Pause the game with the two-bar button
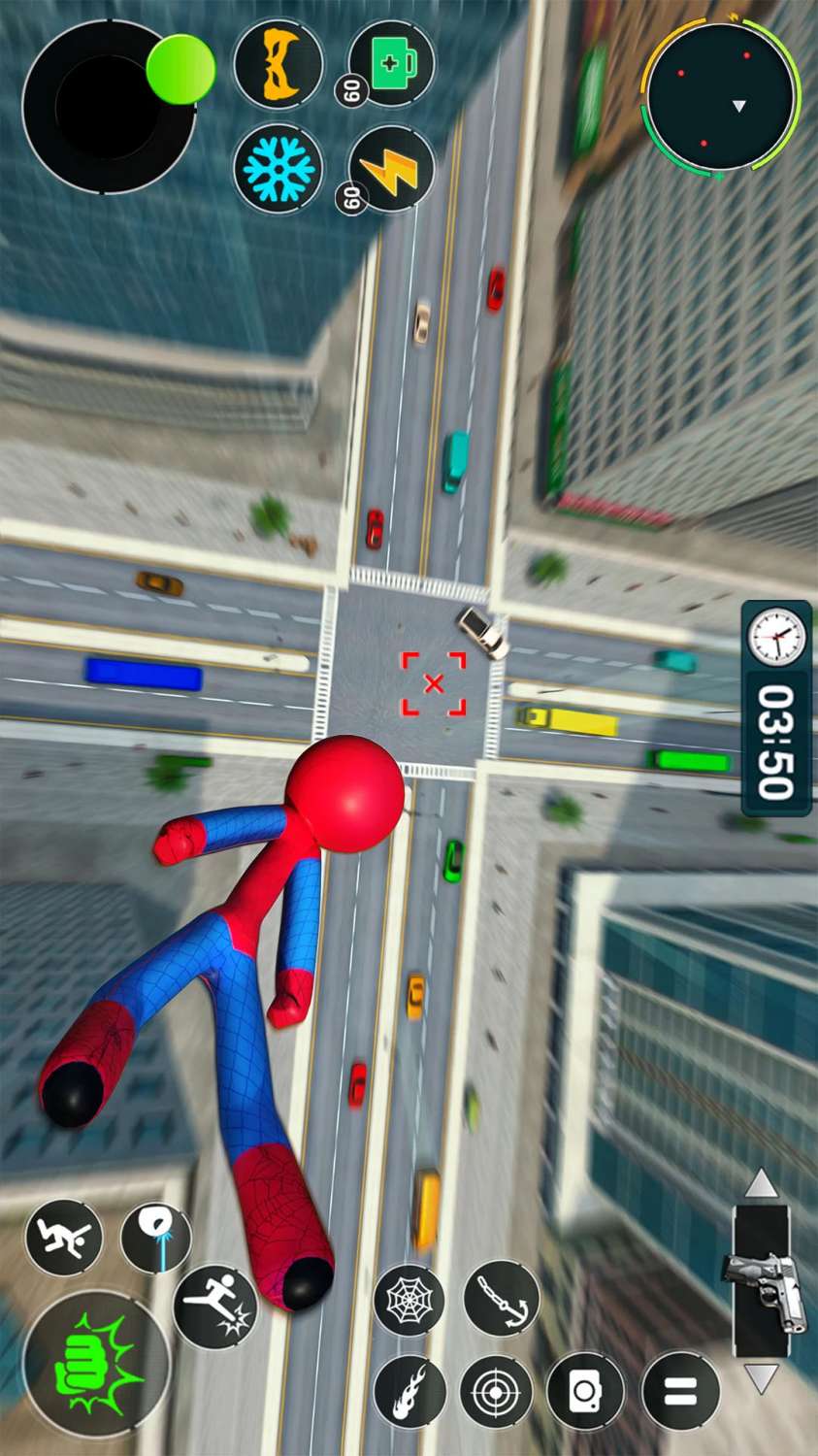The image size is (818, 1456). pos(681,1391)
